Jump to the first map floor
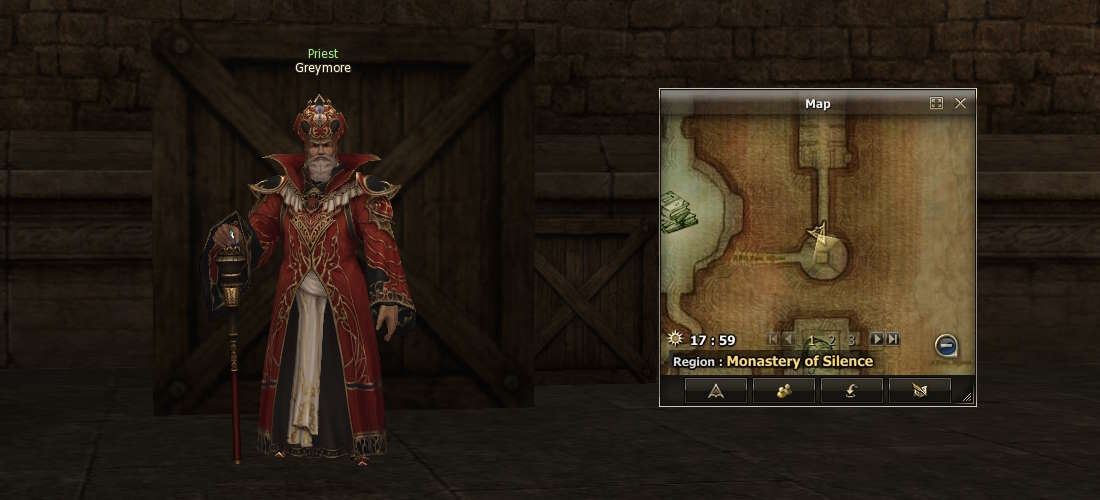1100x500 pixels. pyautogui.click(x=773, y=340)
